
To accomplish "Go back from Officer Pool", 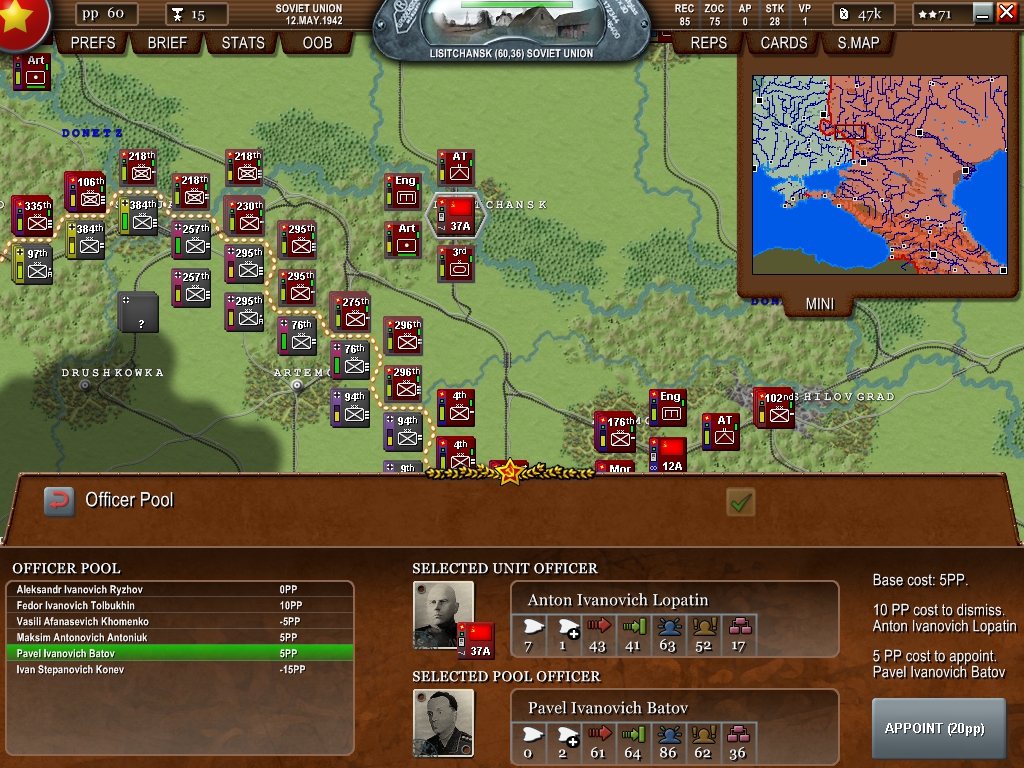I will [x=59, y=501].
